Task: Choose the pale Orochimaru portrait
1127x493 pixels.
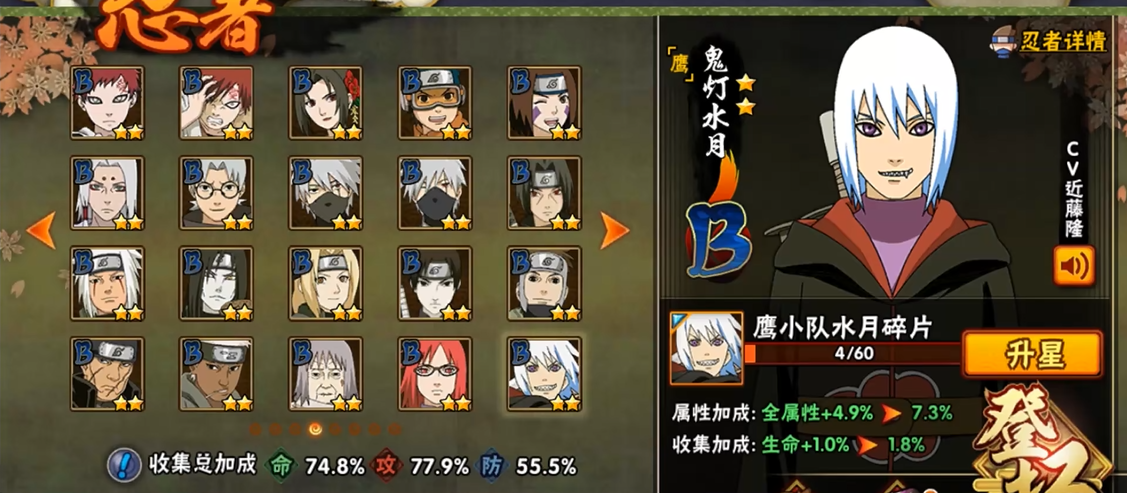Action: click(x=217, y=283)
